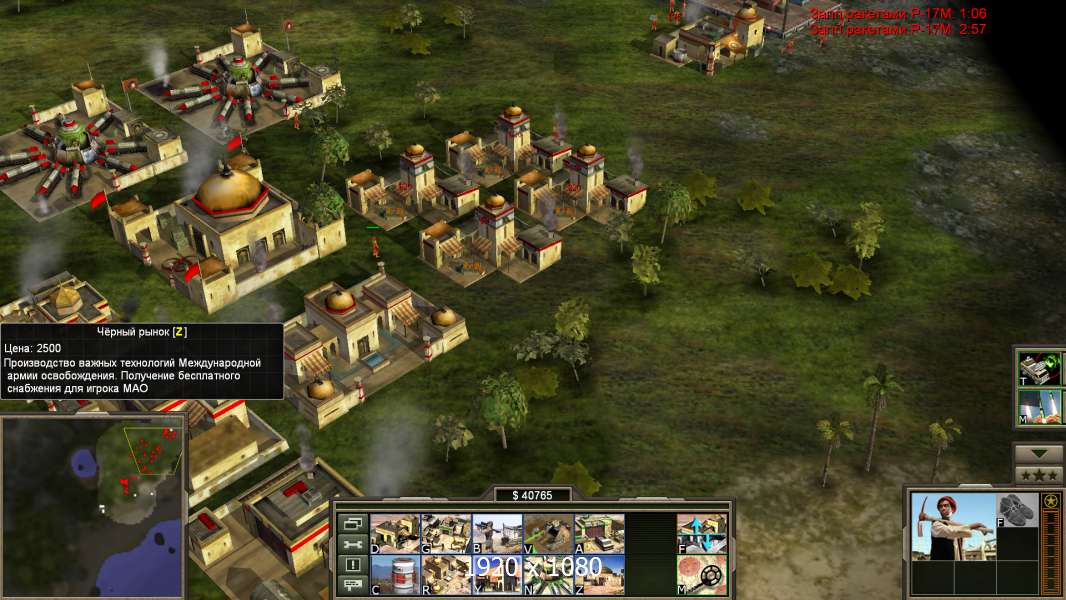Choose the building icon labeled G
The image size is (1066, 600).
tap(446, 533)
